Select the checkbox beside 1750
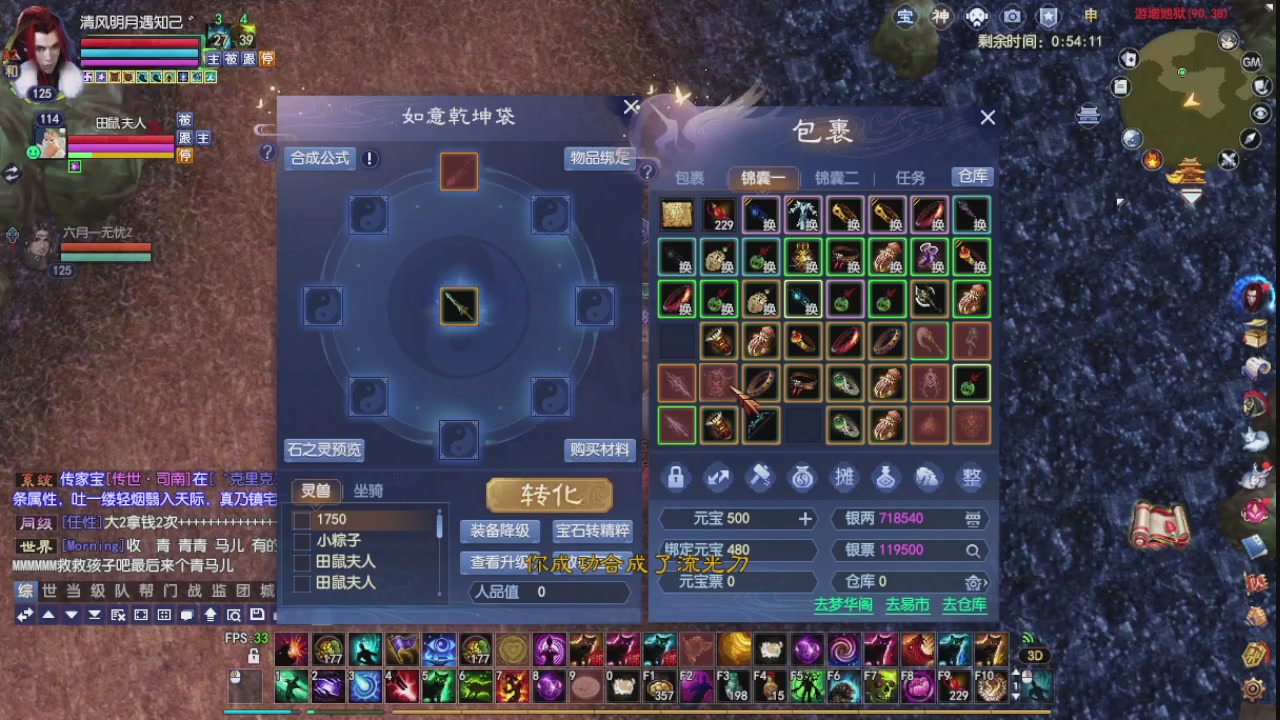Image resolution: width=1280 pixels, height=720 pixels. pos(301,519)
